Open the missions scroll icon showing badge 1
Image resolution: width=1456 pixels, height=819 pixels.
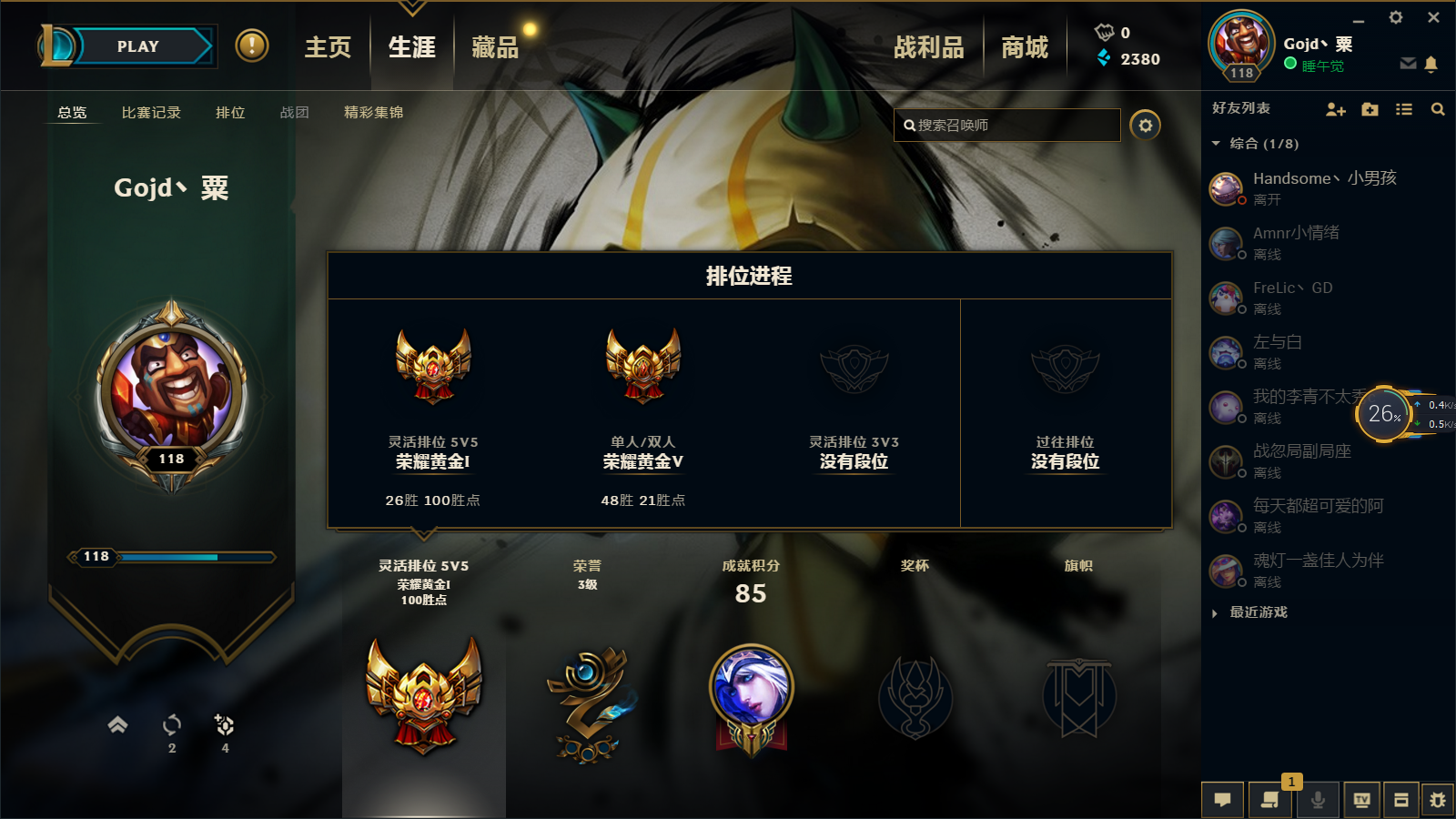[1270, 800]
